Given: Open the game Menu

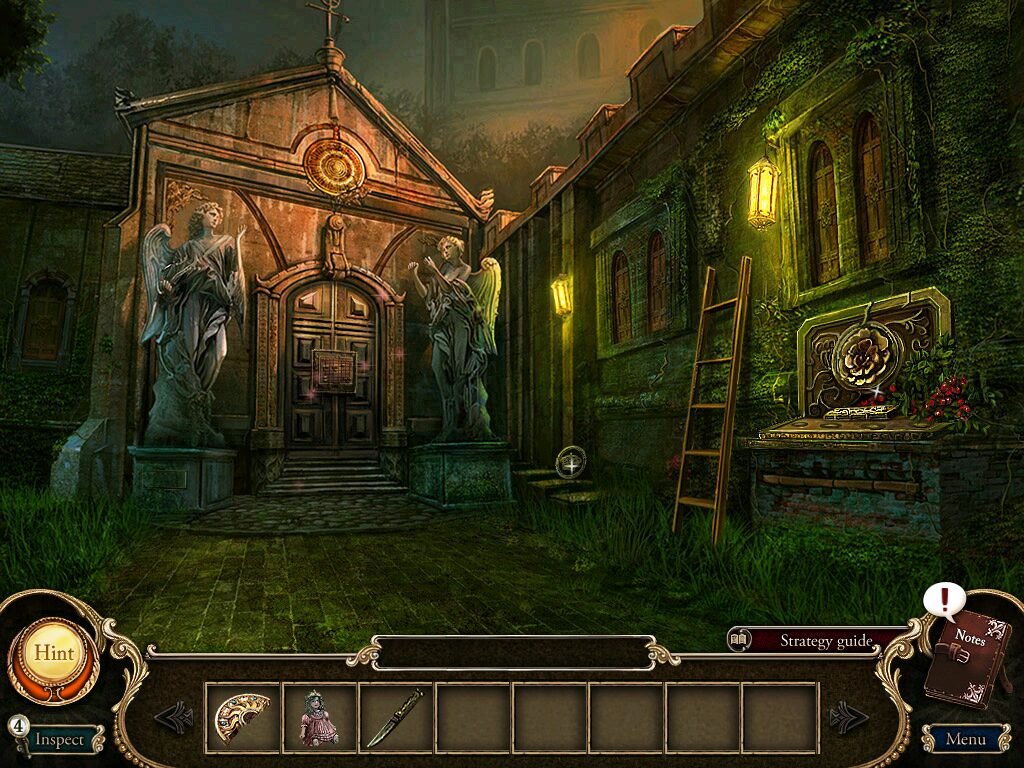Looking at the screenshot, I should (965, 740).
